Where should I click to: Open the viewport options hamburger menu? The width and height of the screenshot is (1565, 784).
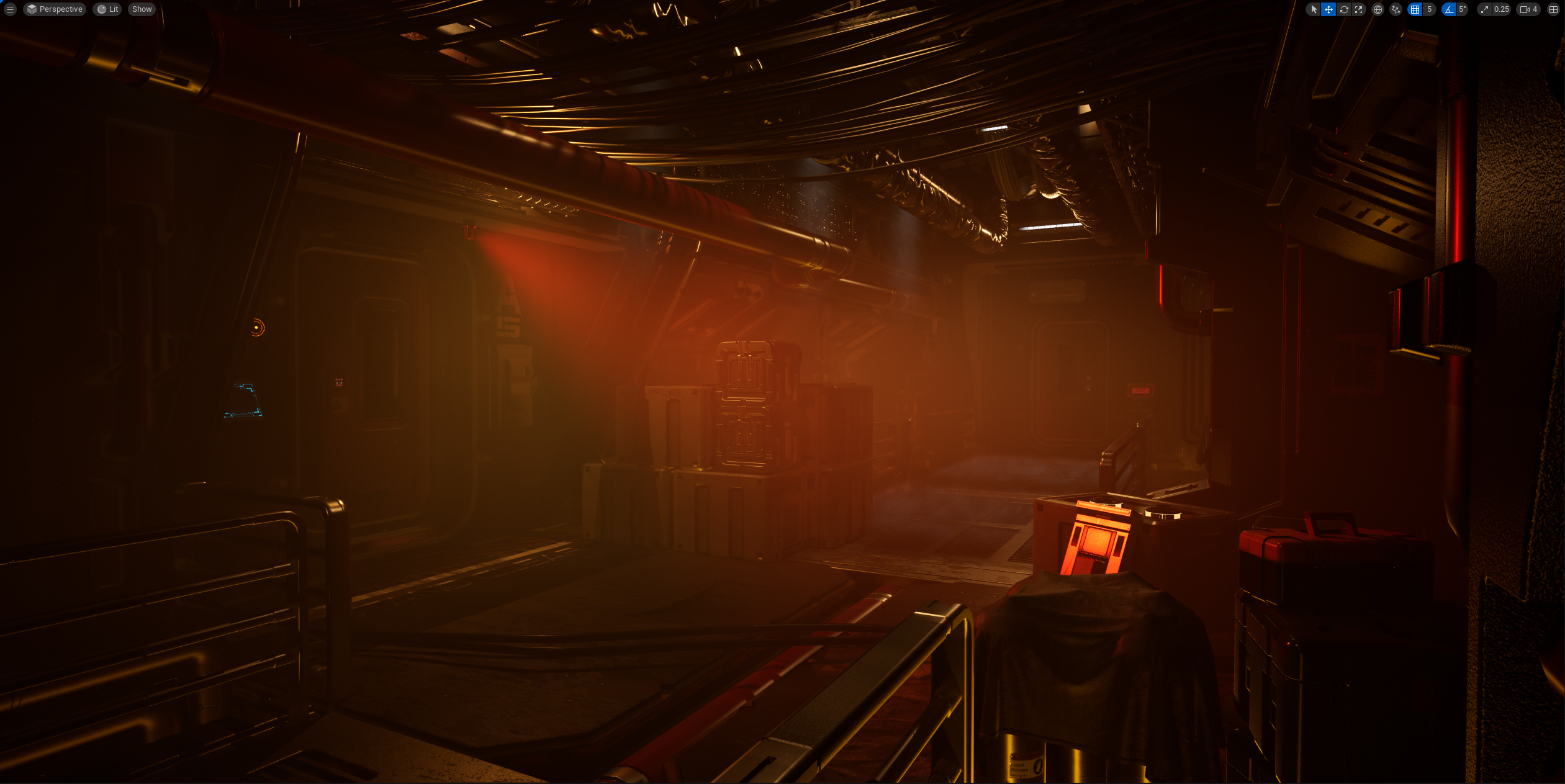[10, 9]
